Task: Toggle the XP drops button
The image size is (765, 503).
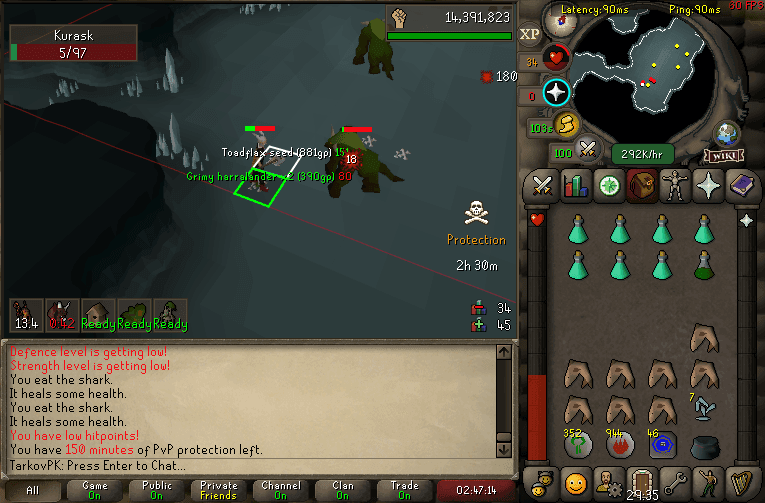Action: (x=530, y=33)
